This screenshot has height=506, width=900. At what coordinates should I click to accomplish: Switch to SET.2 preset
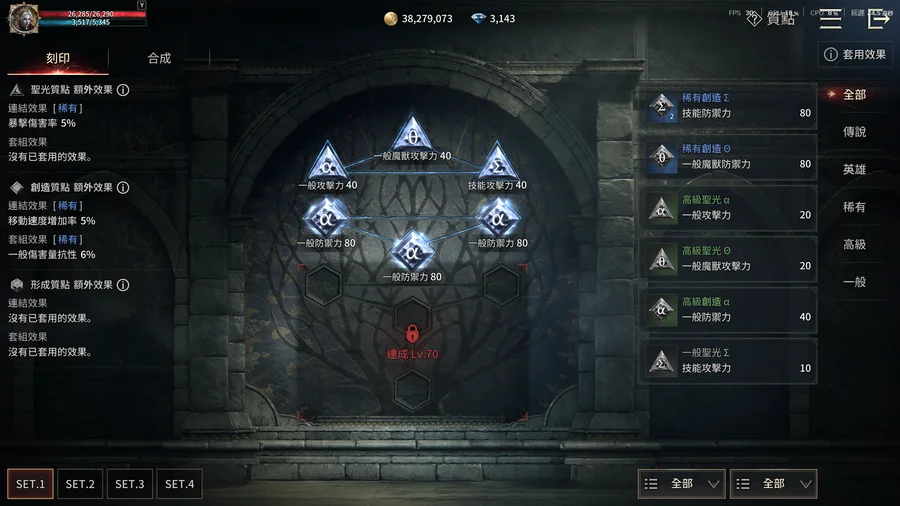click(80, 484)
